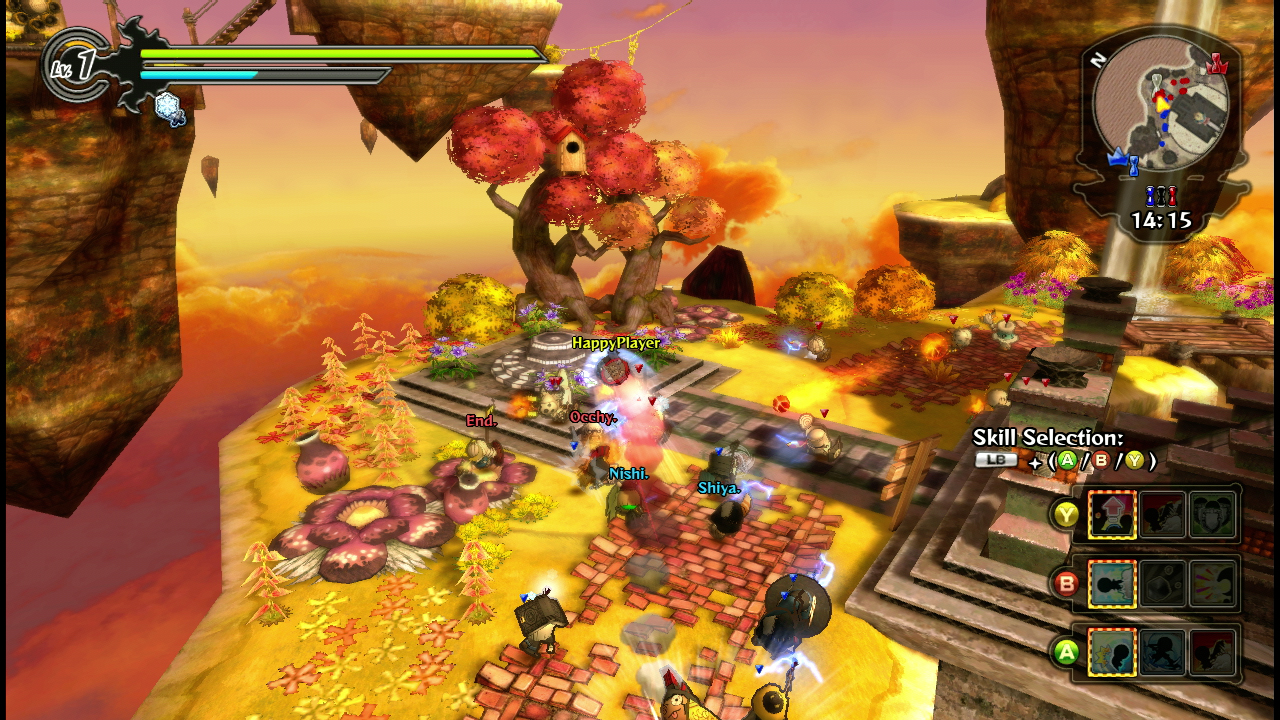Click the blue castle icon on the minimap

click(1119, 157)
